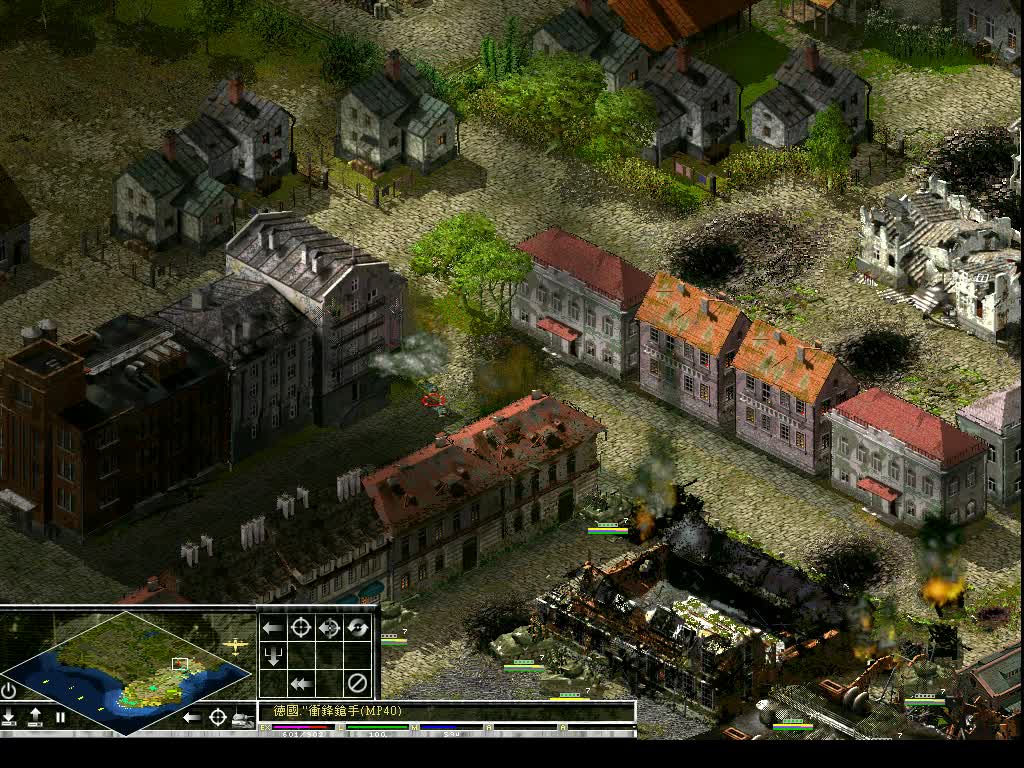Click the circular arrows rotate command
Viewport: 1024px width, 768px height.
click(x=357, y=628)
